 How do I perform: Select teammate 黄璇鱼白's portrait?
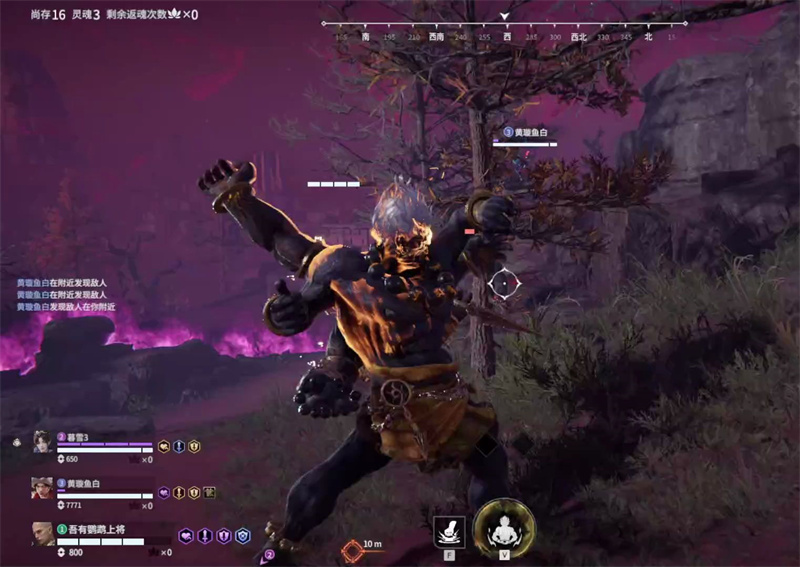(42, 487)
